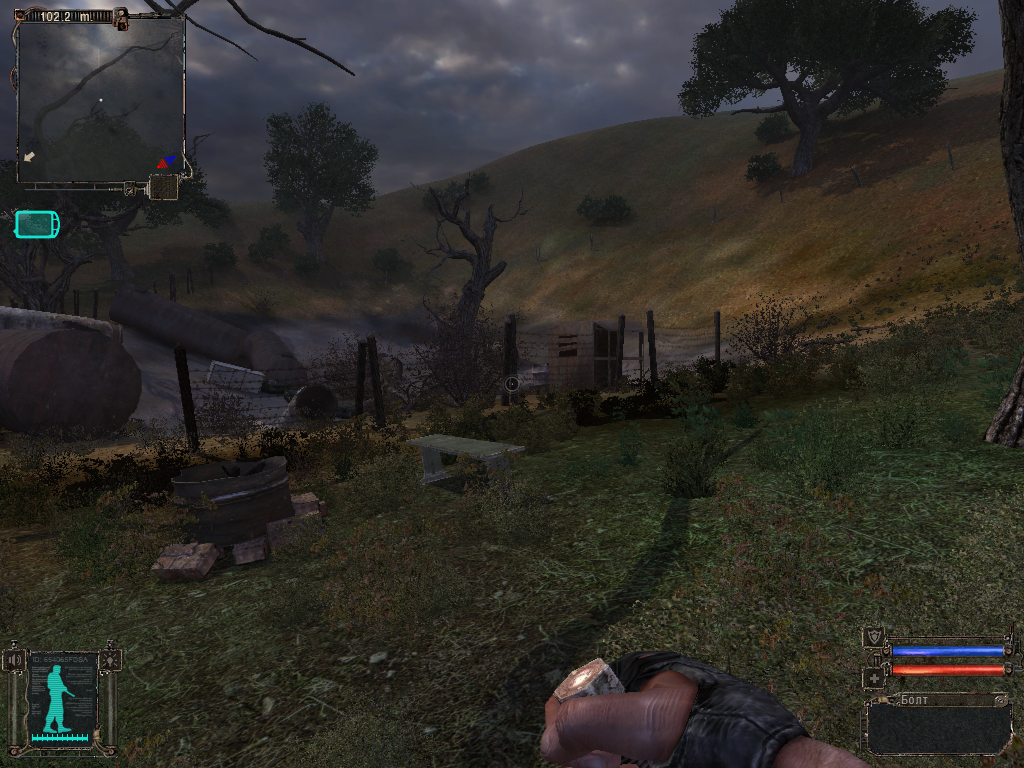
Task: Select the Болт weapon panel
Action: coord(938,723)
